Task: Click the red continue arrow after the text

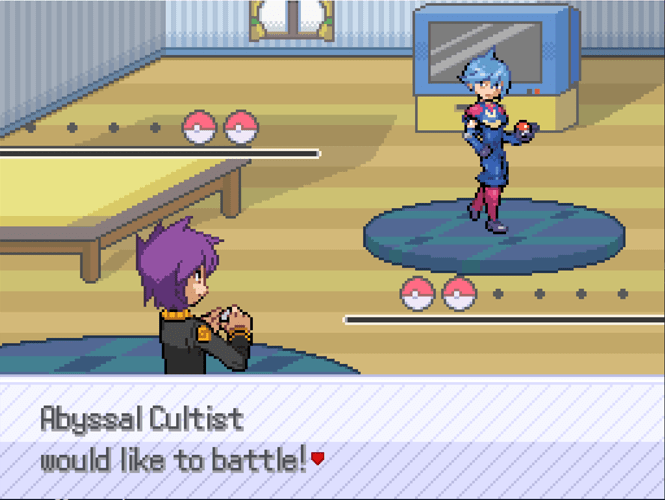Action: (318, 459)
